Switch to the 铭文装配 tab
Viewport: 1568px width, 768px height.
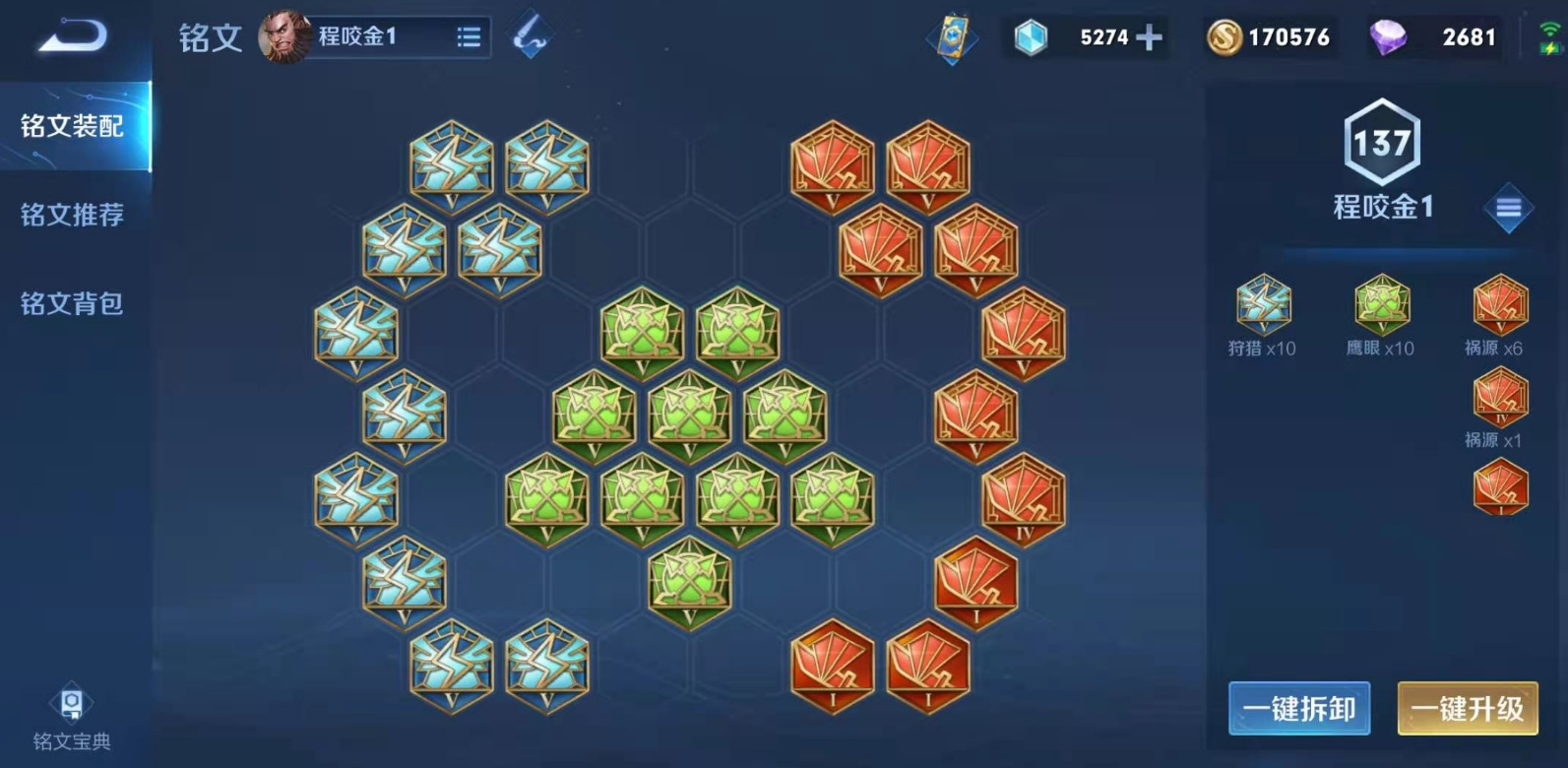point(73,126)
